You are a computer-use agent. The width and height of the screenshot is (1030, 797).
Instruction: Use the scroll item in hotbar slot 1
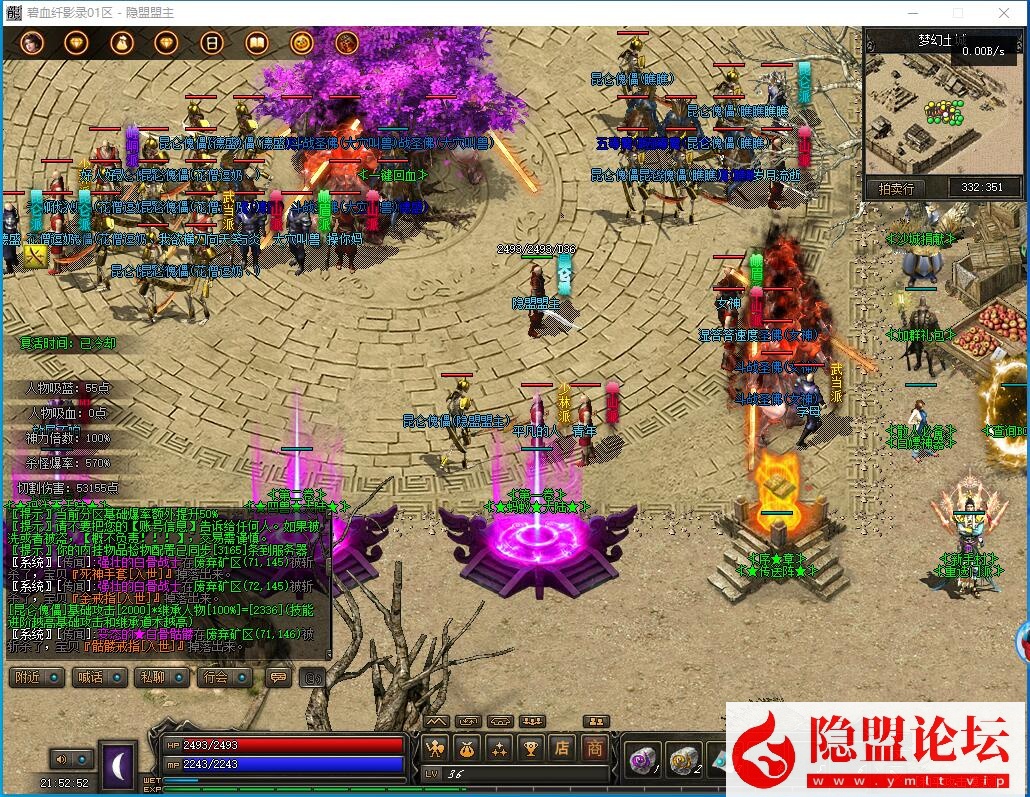pos(640,760)
